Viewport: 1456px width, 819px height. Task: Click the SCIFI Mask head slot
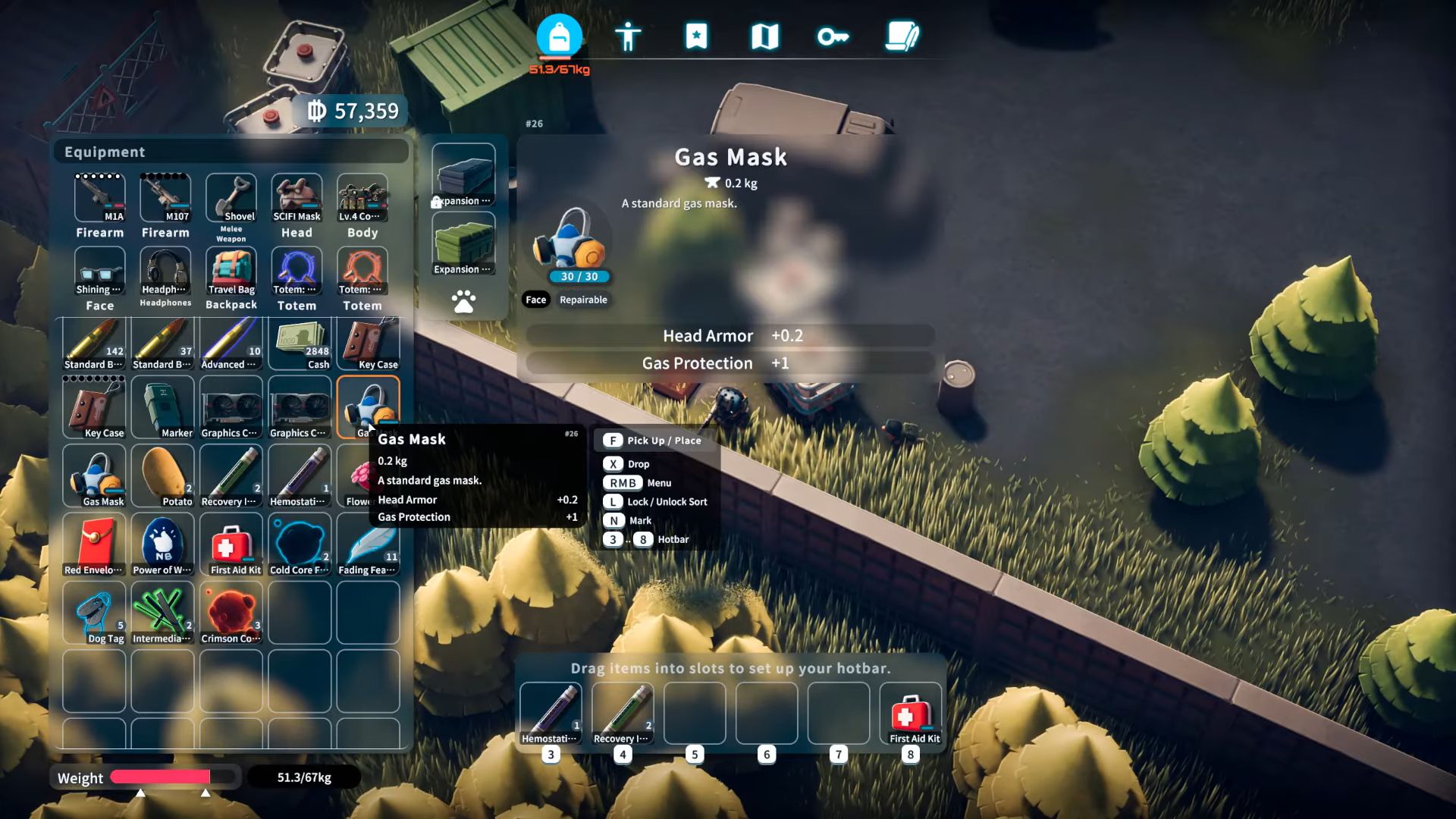[297, 199]
